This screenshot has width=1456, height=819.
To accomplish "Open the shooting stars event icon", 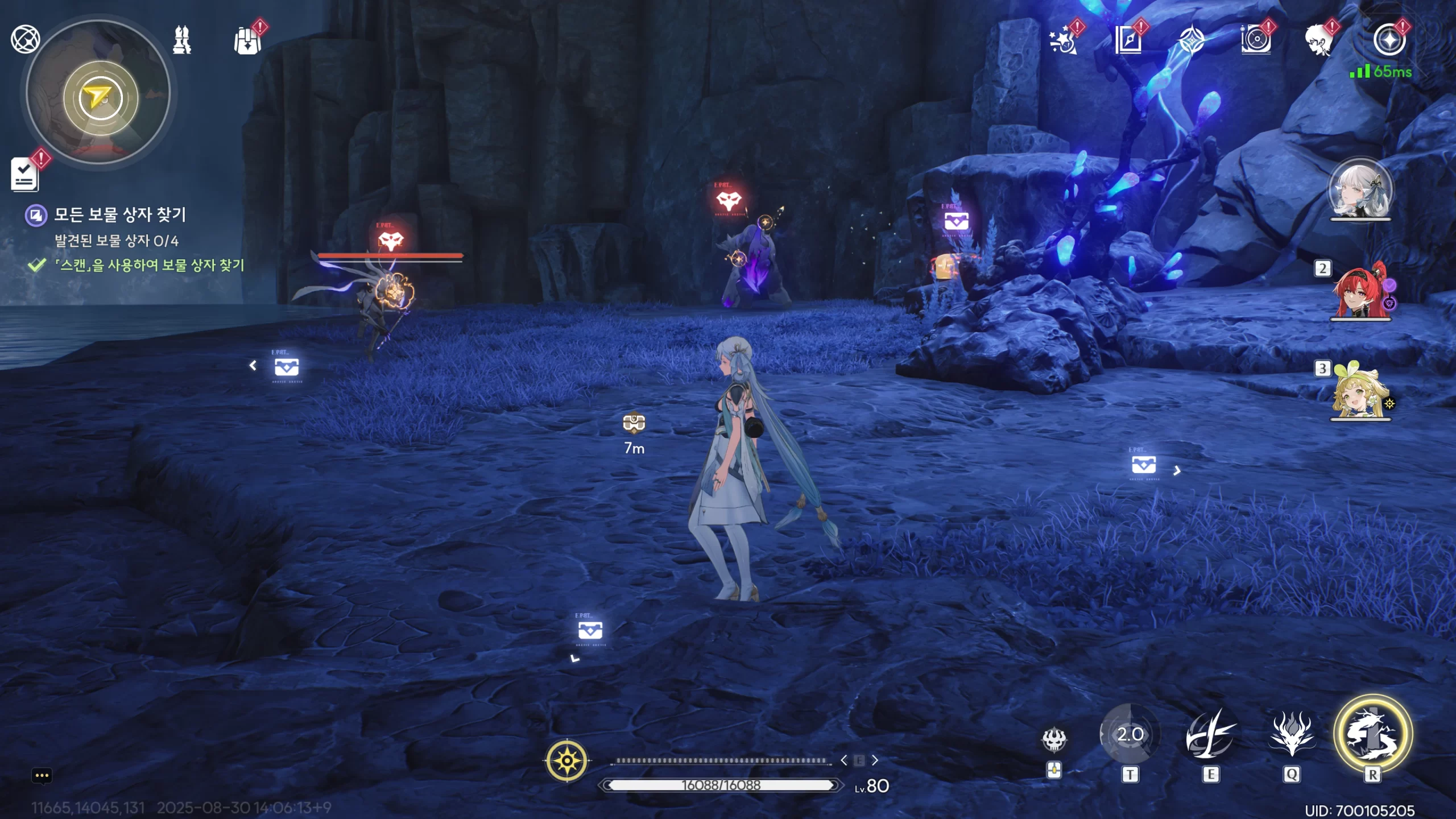I will (1062, 41).
